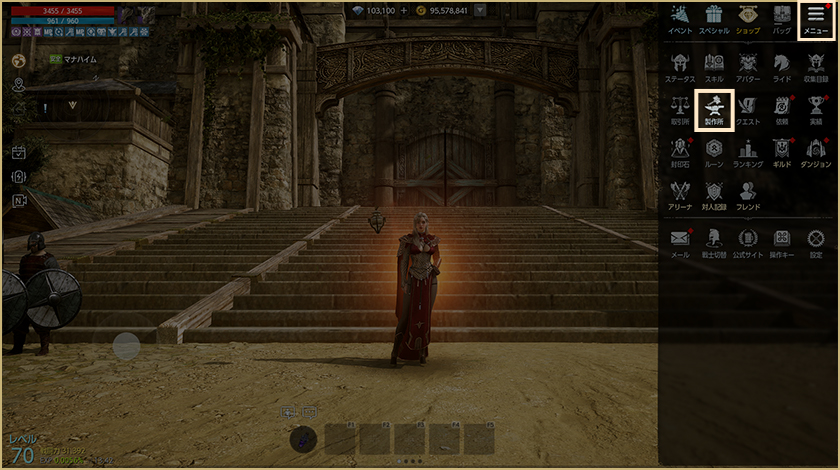Open the ランキング rankings
Viewport: 840px width, 470px height.
748,151
